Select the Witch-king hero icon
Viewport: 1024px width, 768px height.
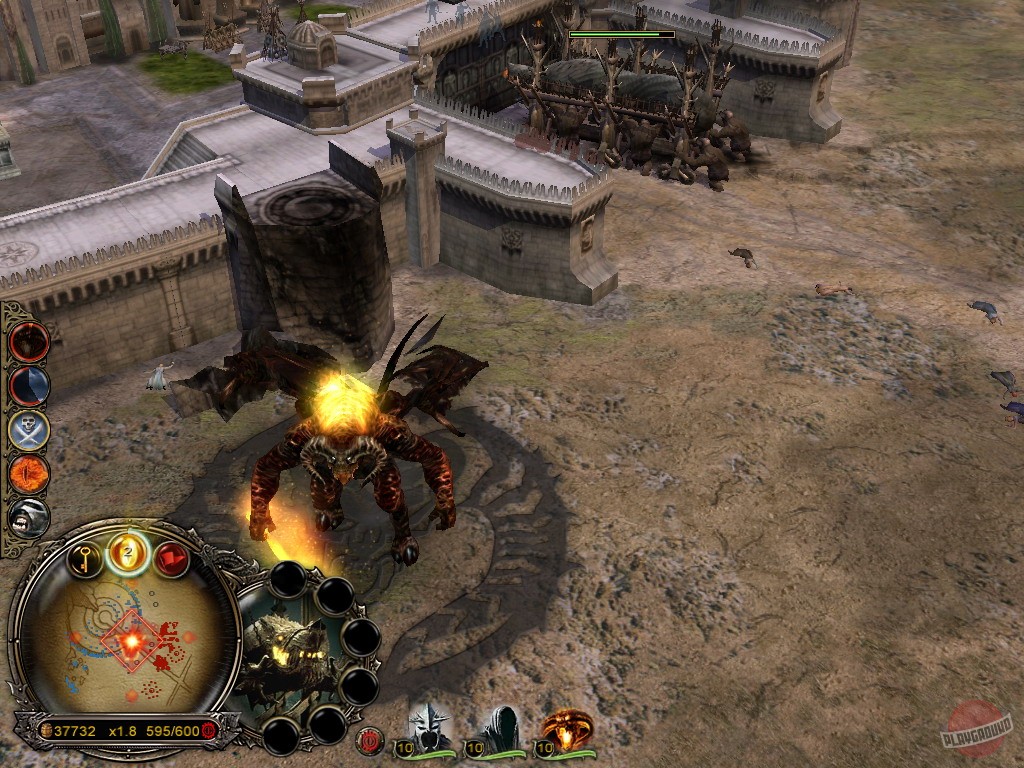(x=429, y=730)
